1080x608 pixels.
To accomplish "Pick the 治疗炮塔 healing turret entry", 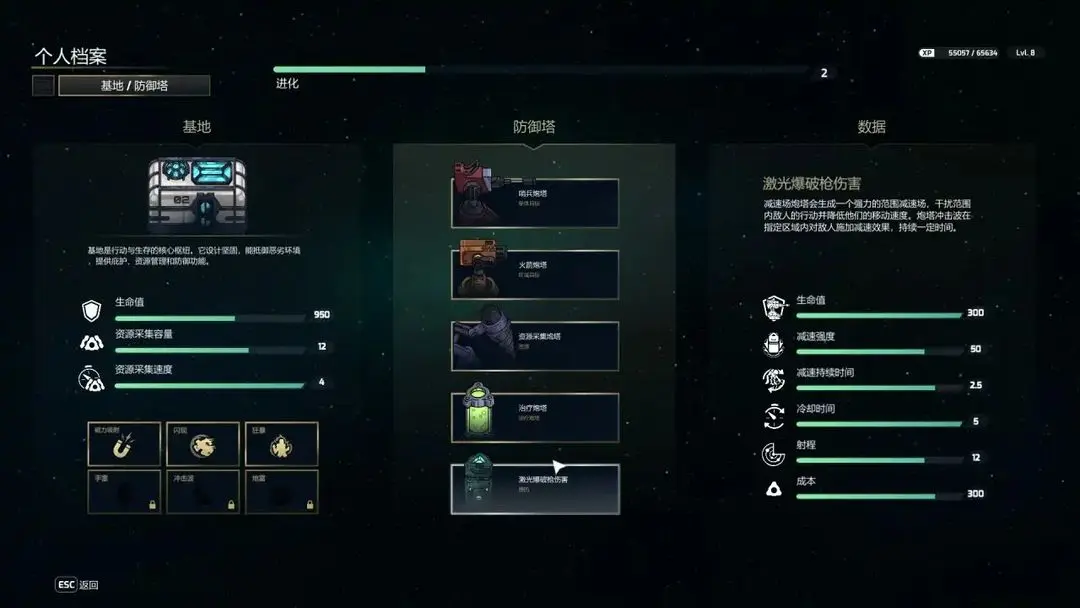I will tap(535, 417).
